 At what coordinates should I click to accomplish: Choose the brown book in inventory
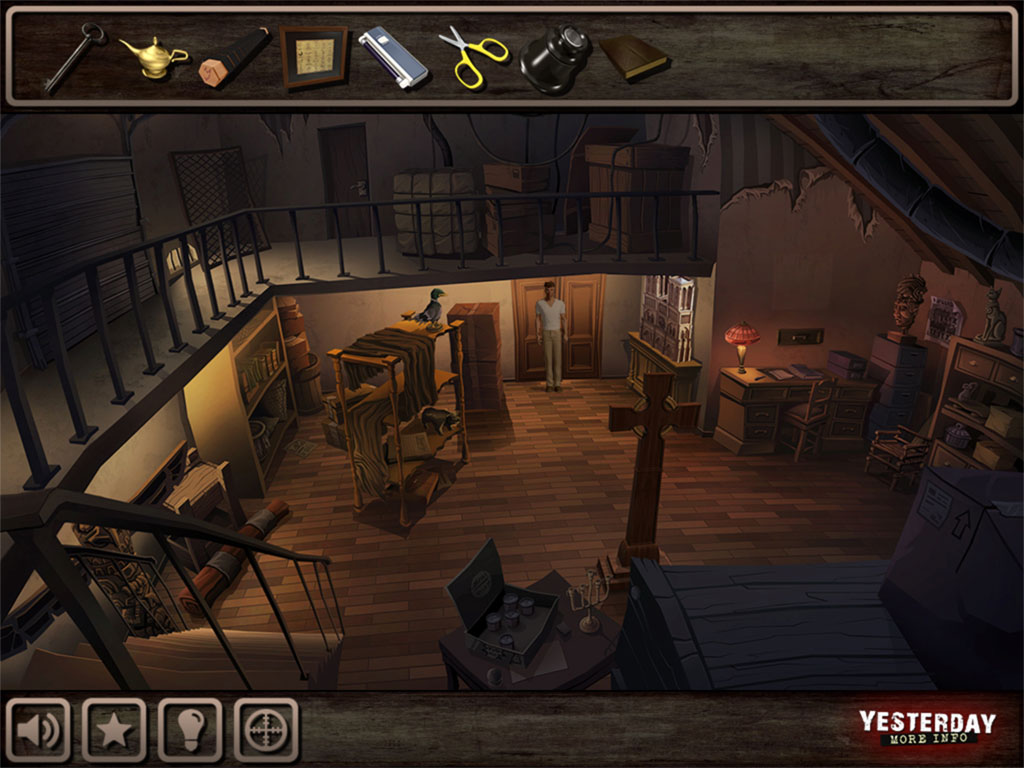[x=634, y=56]
